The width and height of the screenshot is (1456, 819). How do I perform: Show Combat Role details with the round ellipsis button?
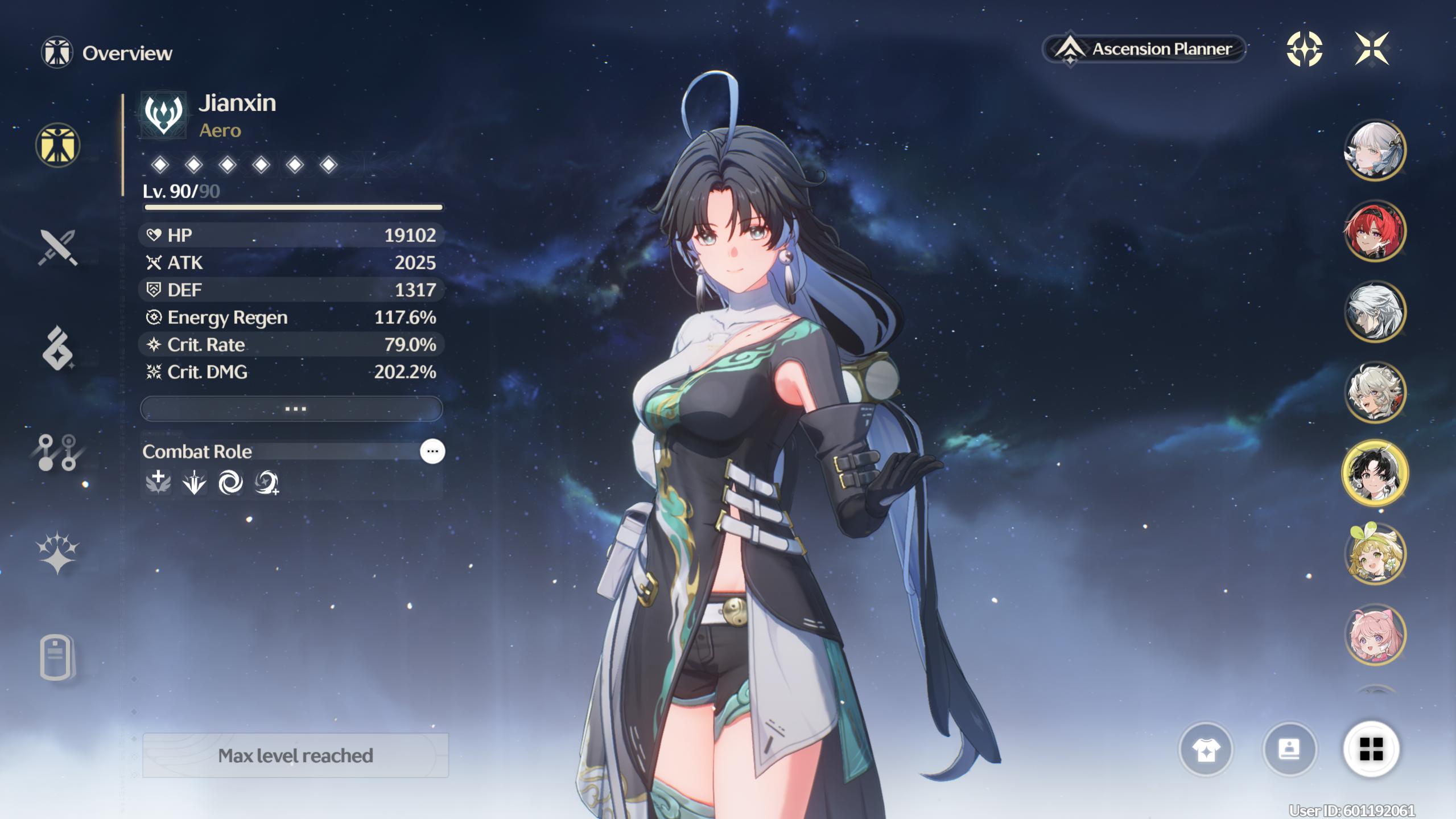point(432,451)
